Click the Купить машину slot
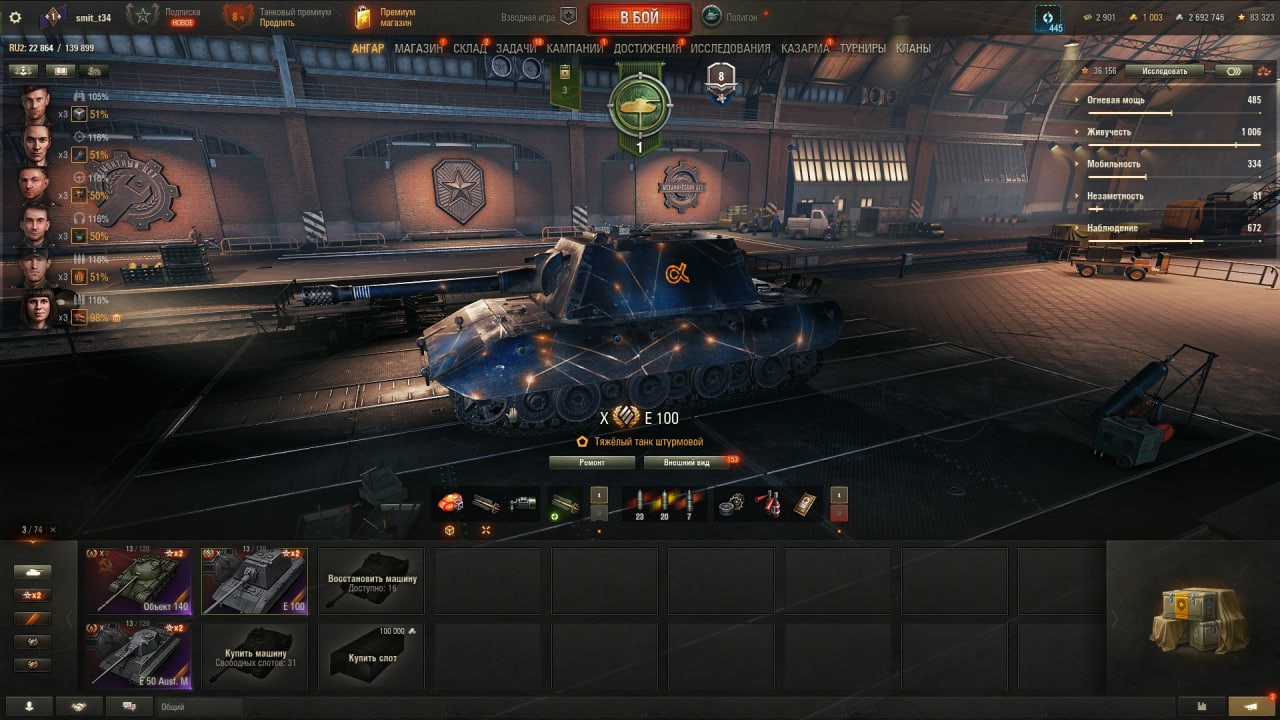Image resolution: width=1280 pixels, height=720 pixels. 255,655
